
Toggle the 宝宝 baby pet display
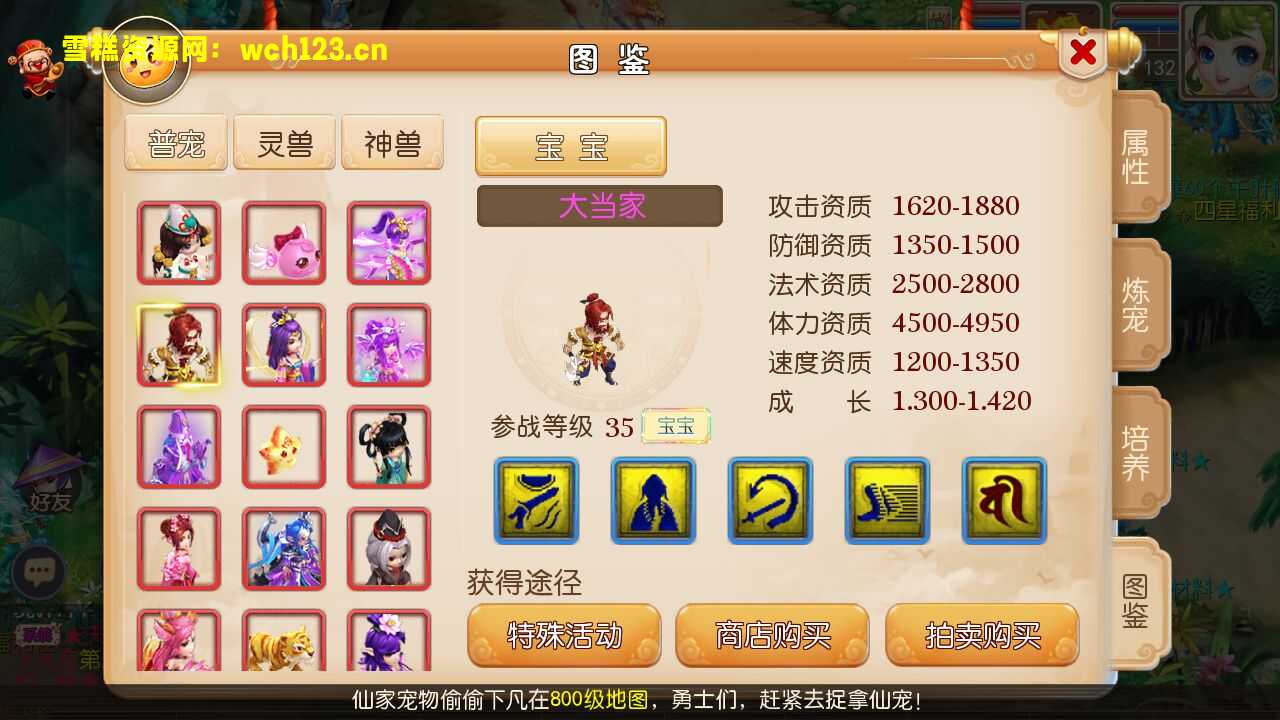[x=569, y=146]
